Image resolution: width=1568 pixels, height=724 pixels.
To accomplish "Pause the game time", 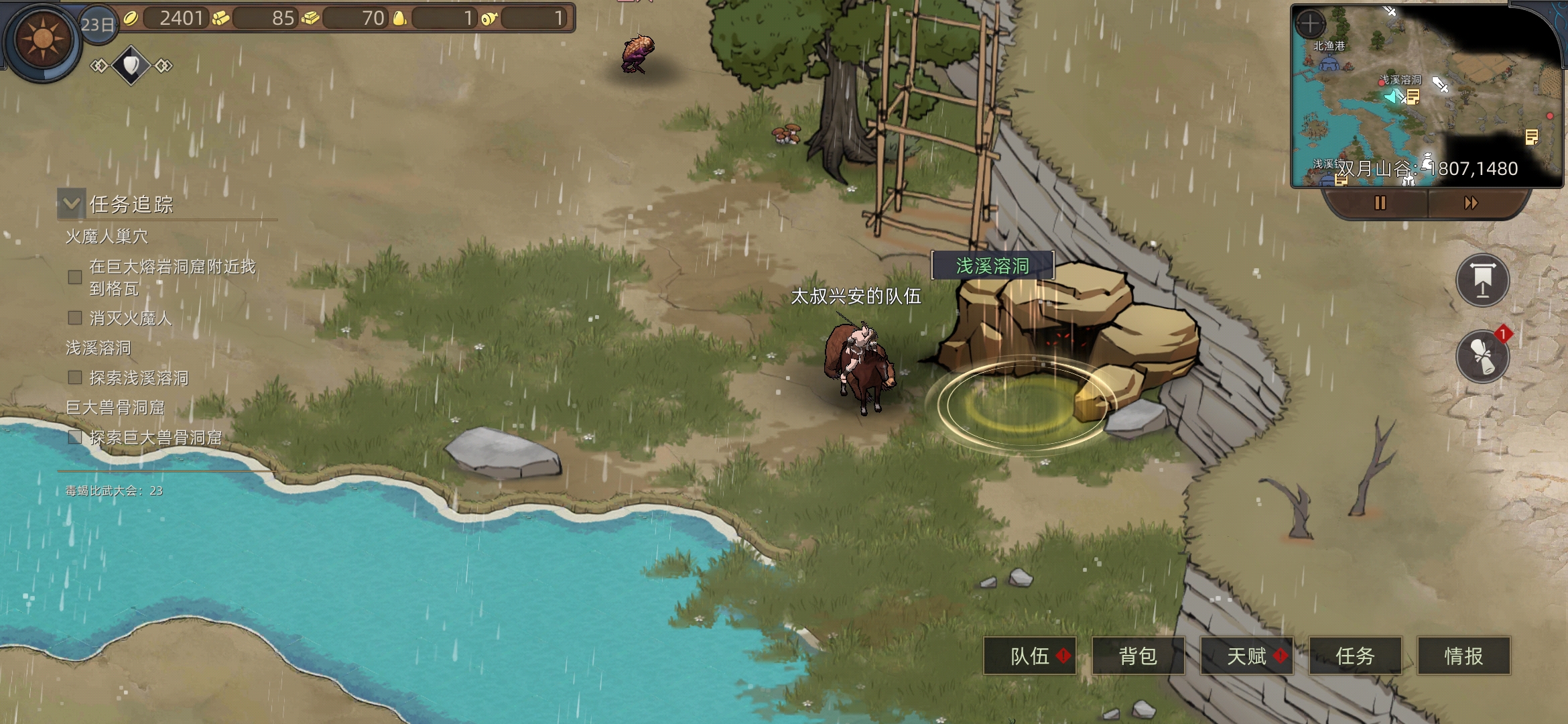I will click(x=1380, y=202).
